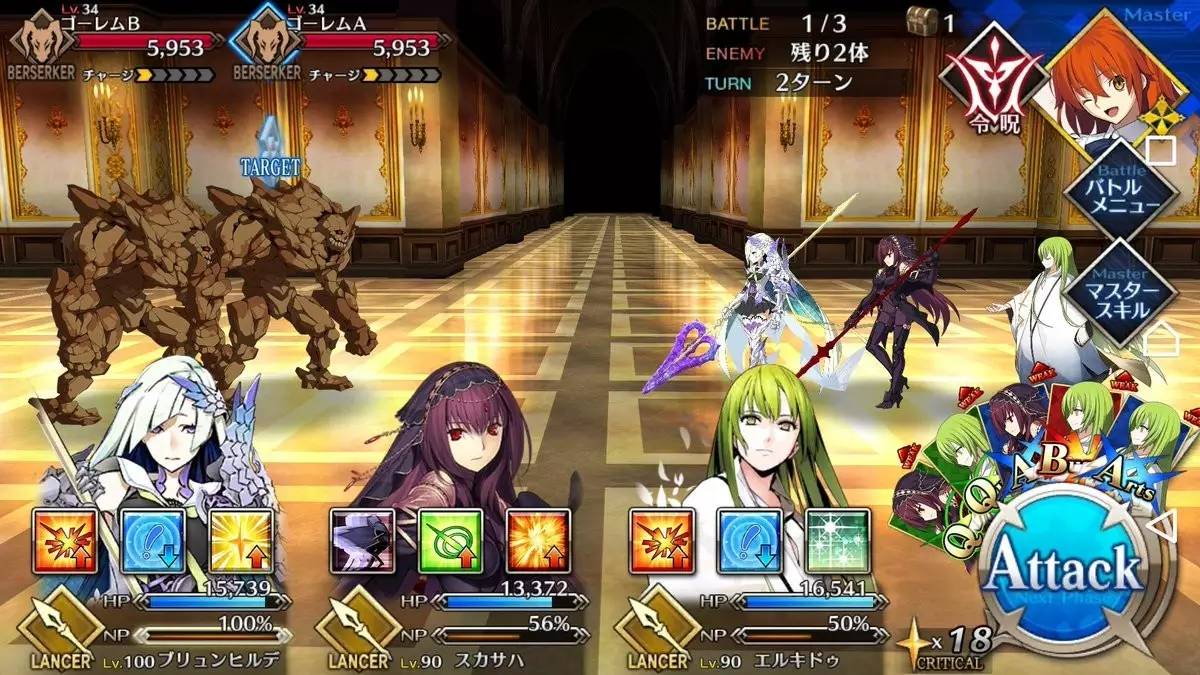1200x675 pixels.
Task: Use Brynhildr's yellow light up-arrow skill
Action: click(241, 541)
